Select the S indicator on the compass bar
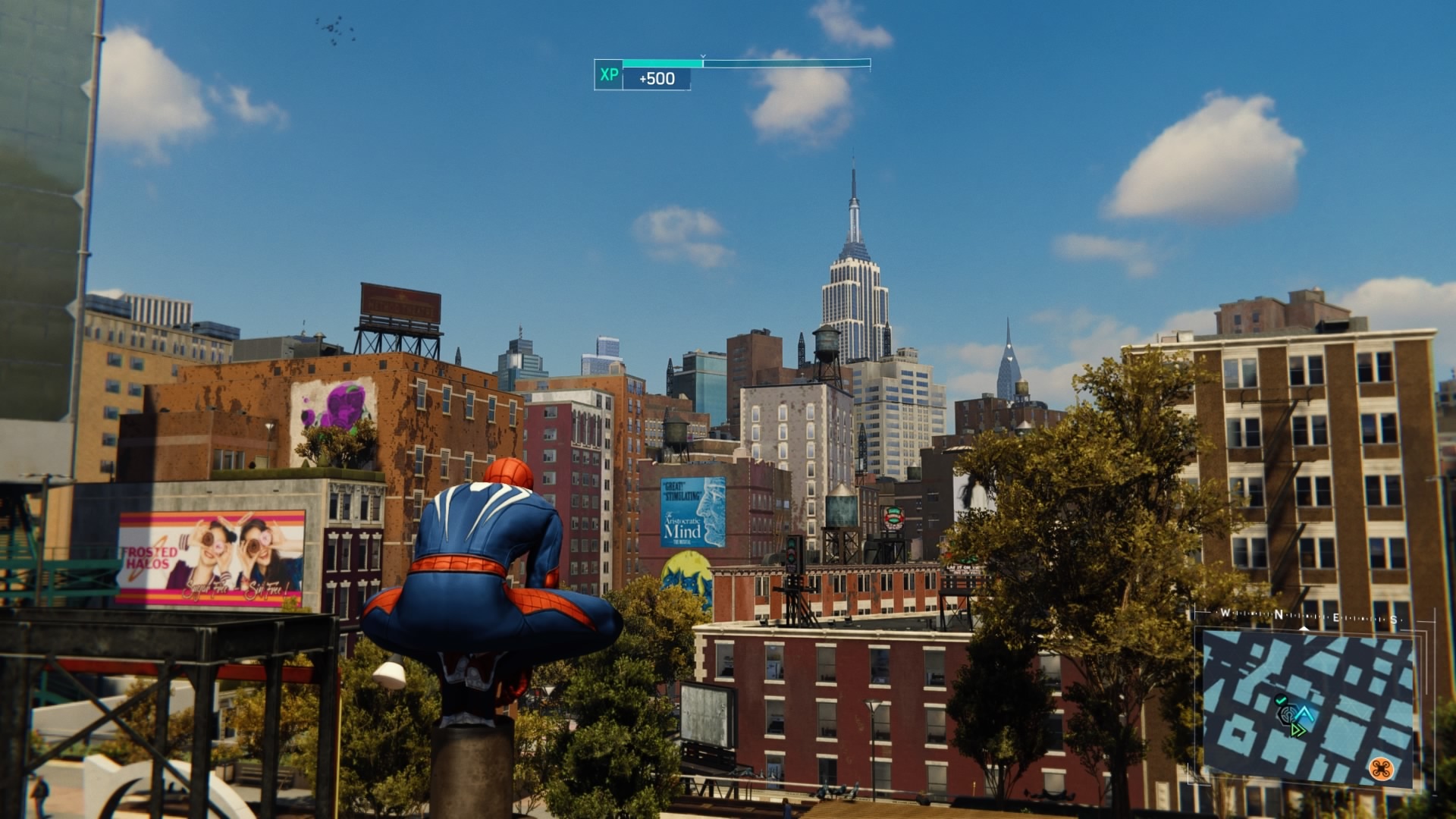Image resolution: width=1456 pixels, height=819 pixels. [x=1393, y=620]
